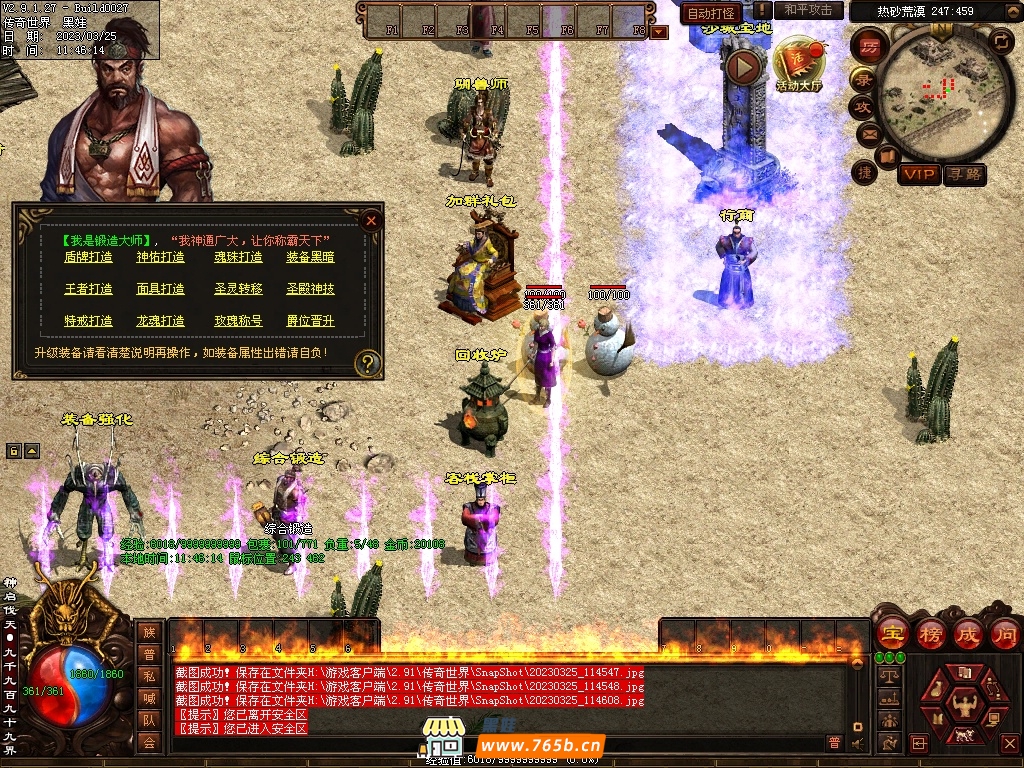Select the 神佑打造 forging link
The image size is (1024, 768).
[x=160, y=257]
